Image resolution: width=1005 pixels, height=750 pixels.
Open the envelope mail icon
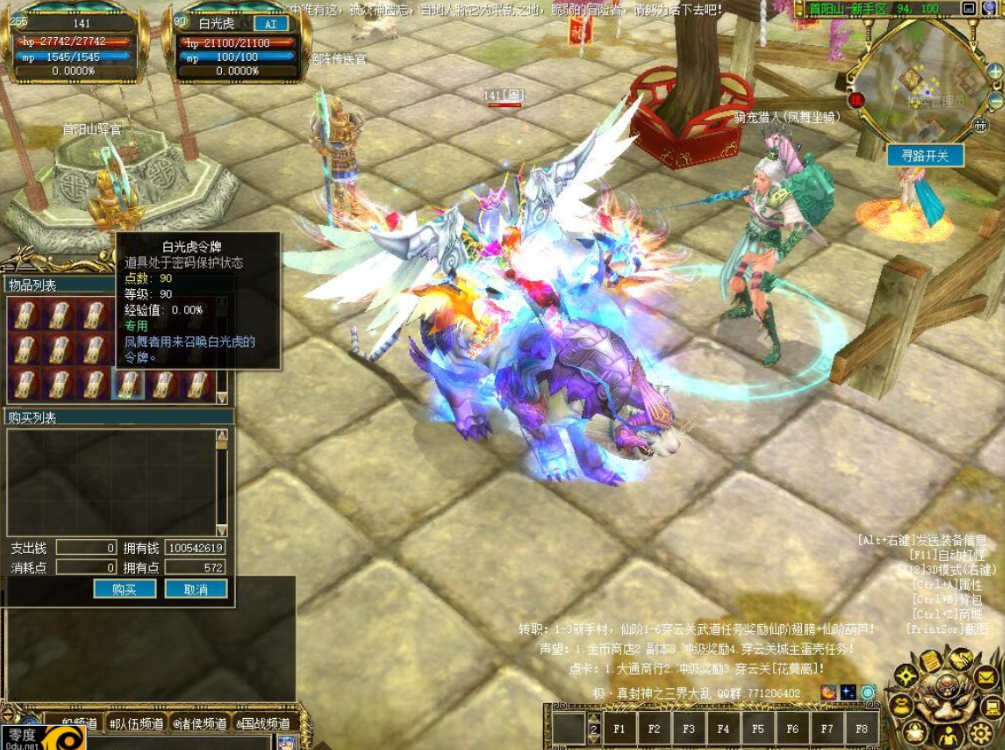click(x=986, y=678)
